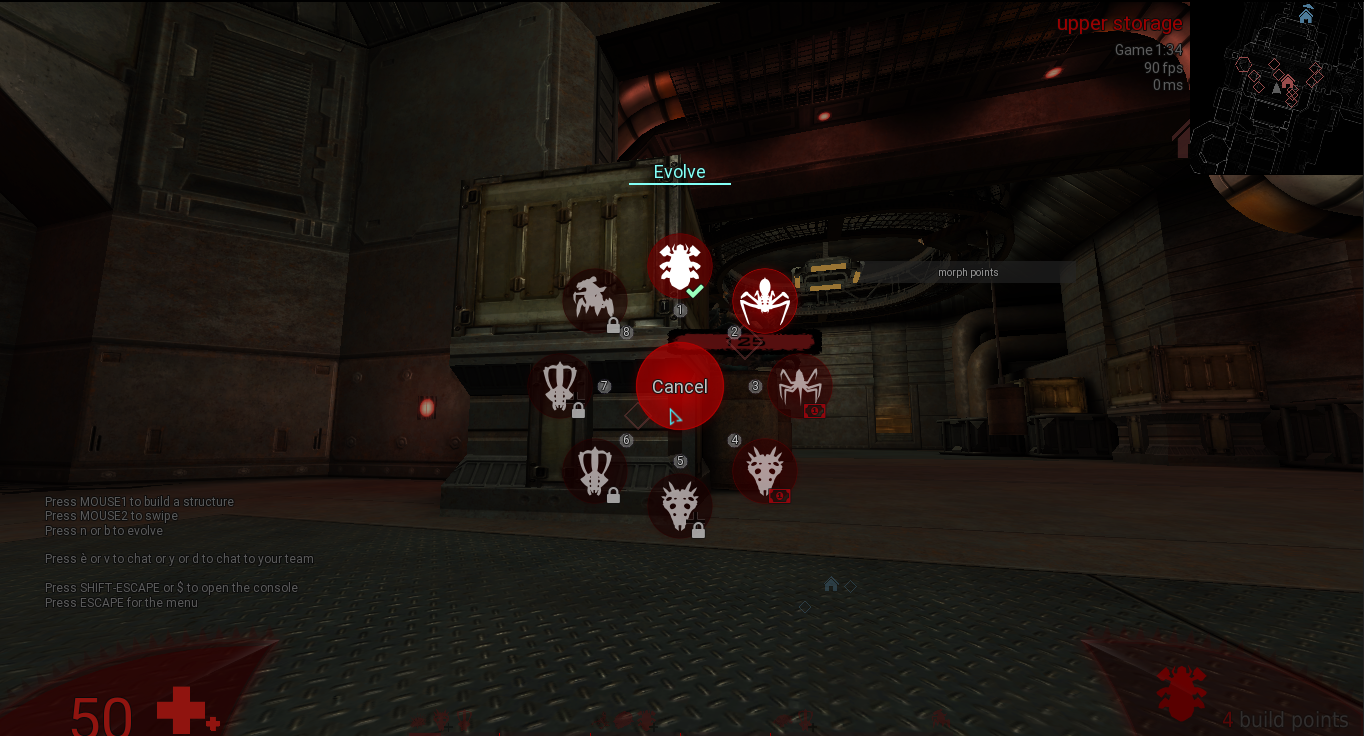Image resolution: width=1364 pixels, height=736 pixels.
Task: Select the locked horned skull form, option 5
Action: [679, 505]
